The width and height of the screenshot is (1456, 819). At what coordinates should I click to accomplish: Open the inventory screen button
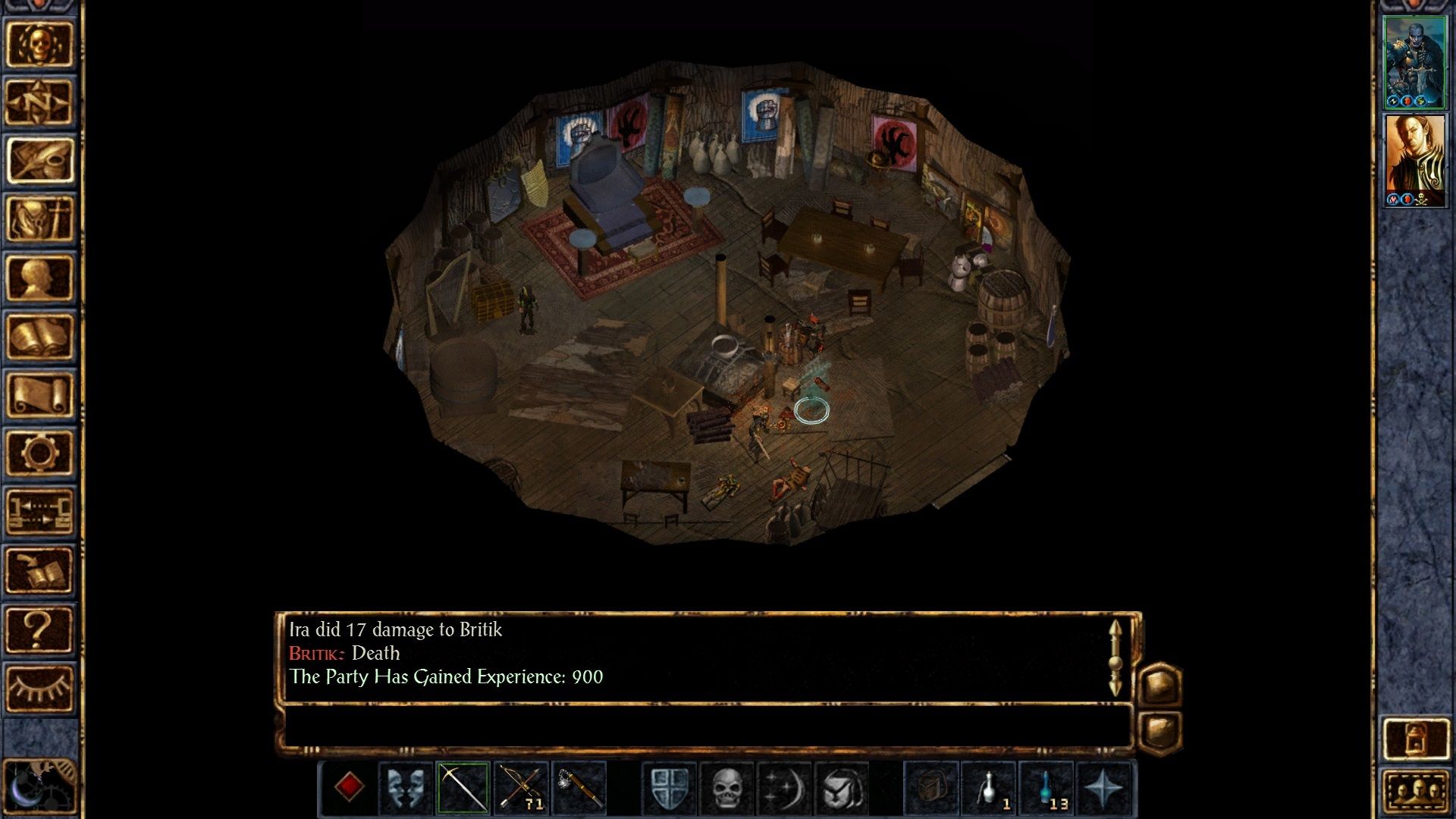(x=39, y=219)
